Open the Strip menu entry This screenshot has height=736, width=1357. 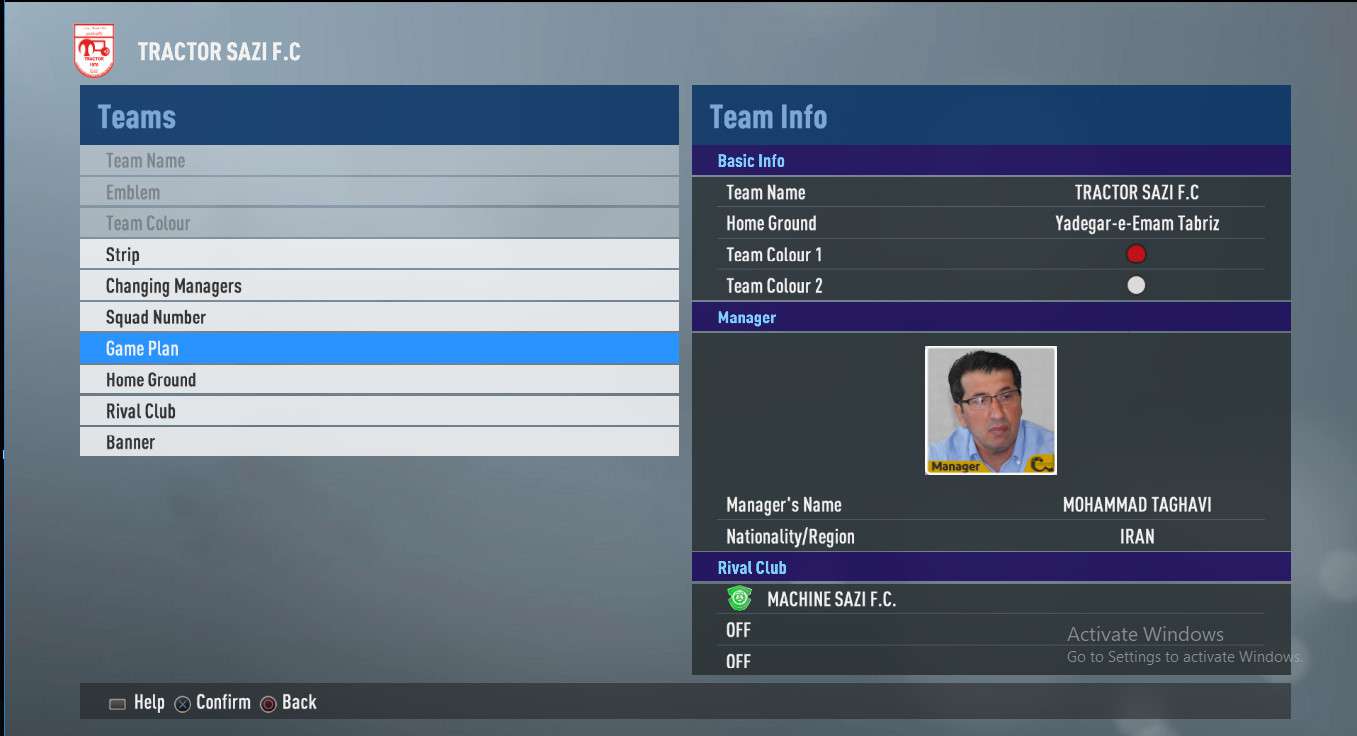[x=379, y=254]
